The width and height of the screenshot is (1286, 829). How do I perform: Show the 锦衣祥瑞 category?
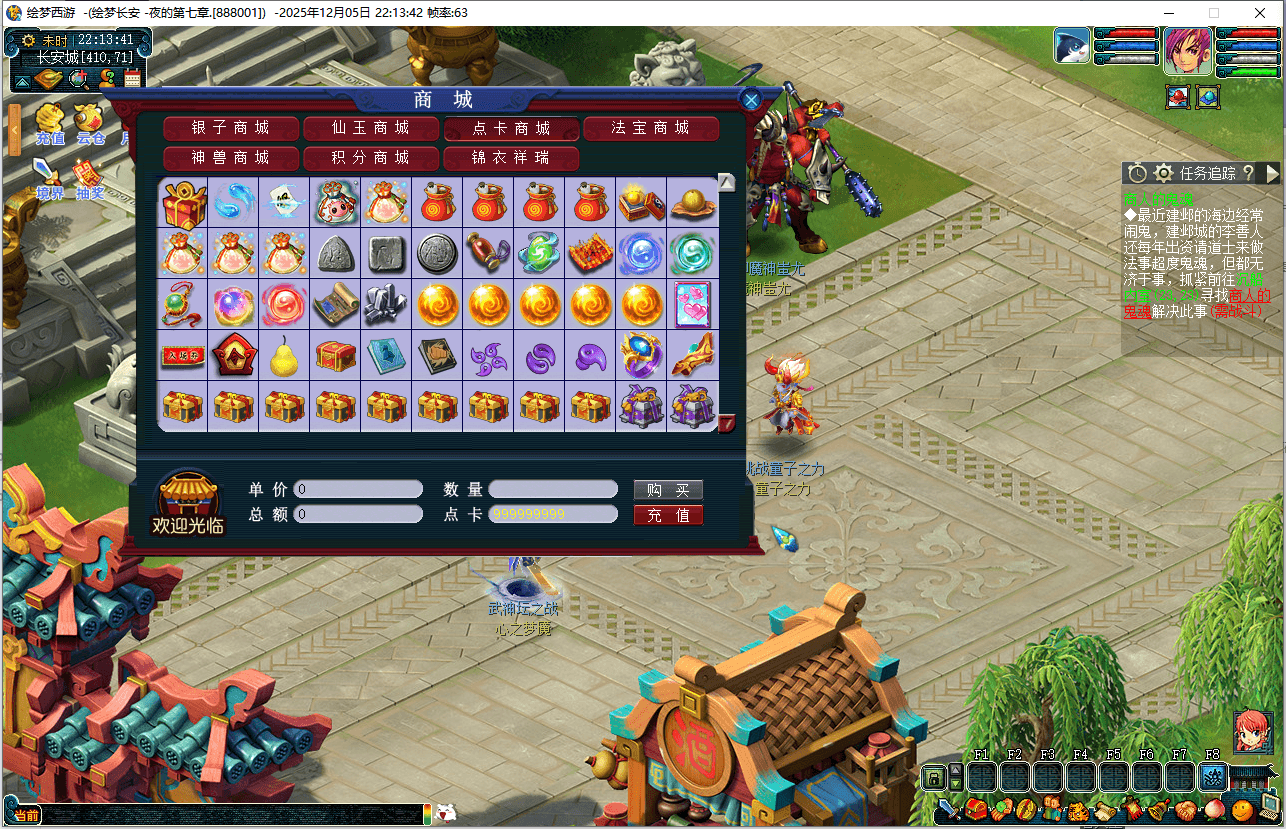pos(511,158)
